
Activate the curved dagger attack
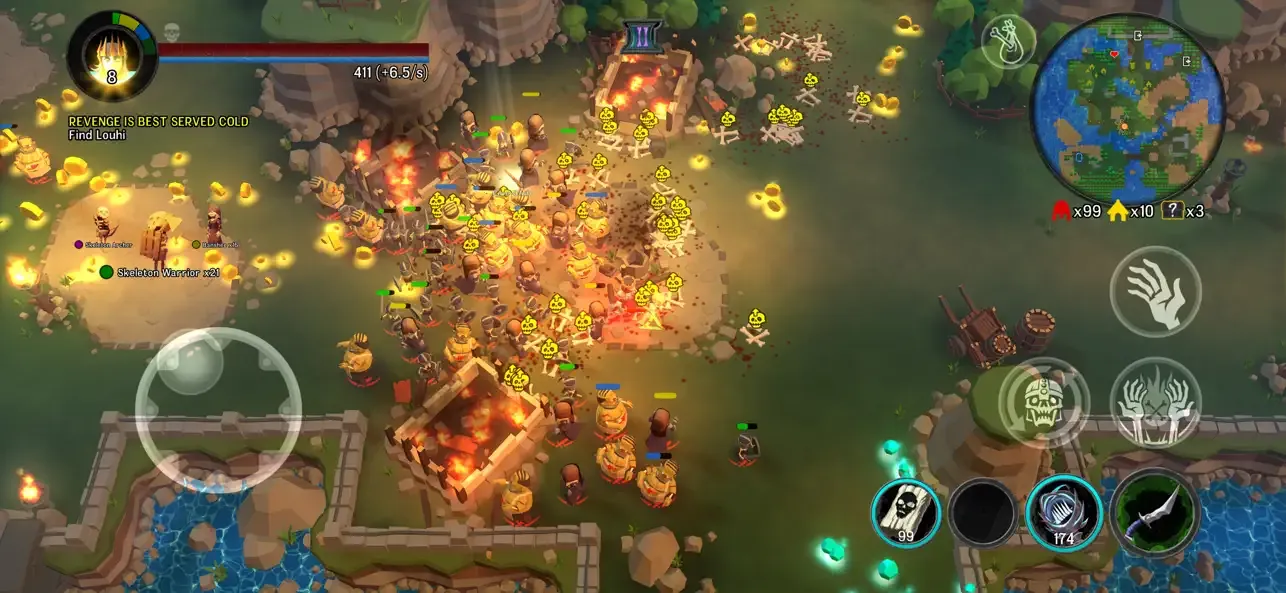(x=1155, y=512)
